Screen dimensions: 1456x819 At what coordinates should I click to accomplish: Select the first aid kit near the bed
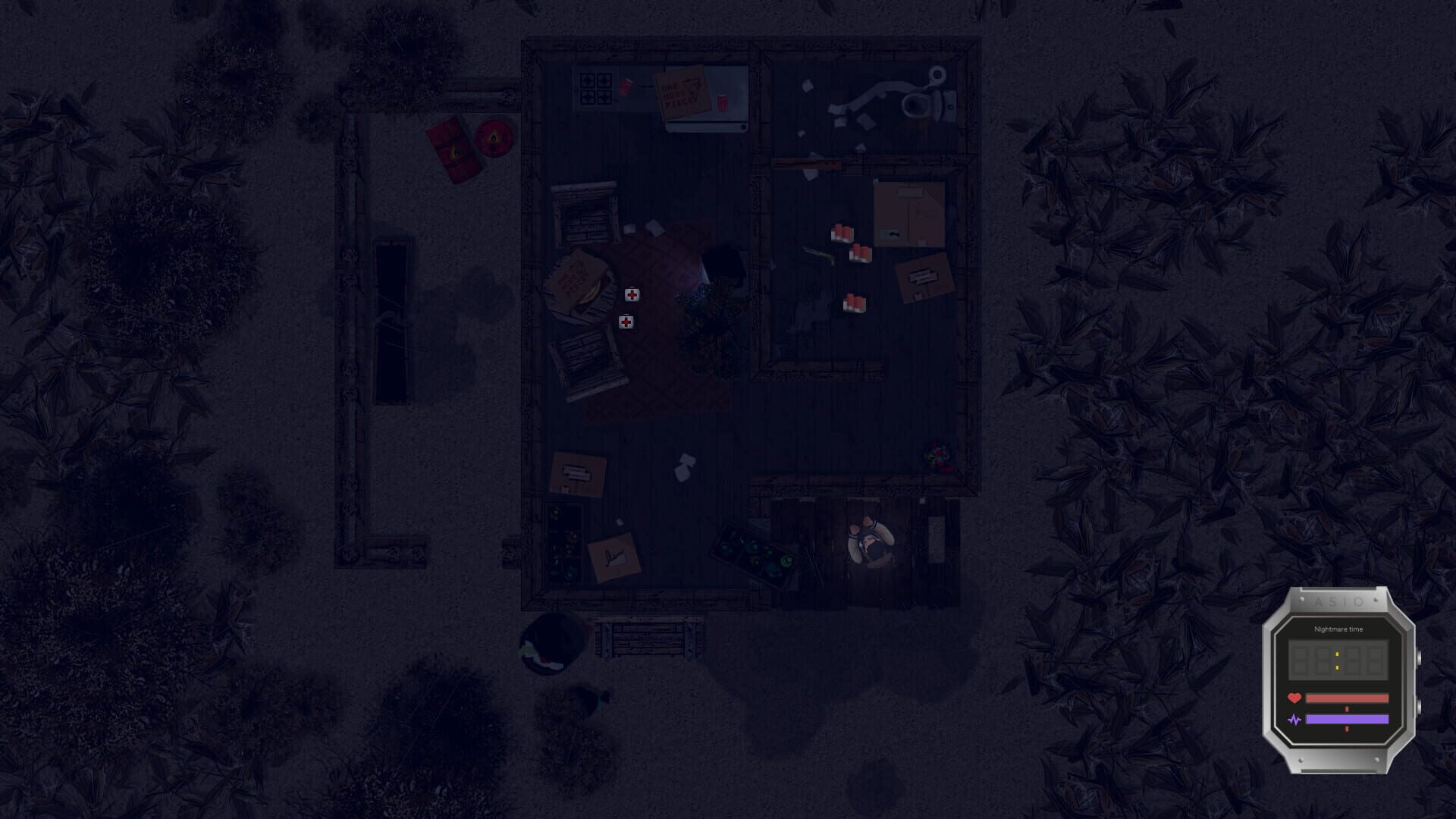[x=631, y=294]
